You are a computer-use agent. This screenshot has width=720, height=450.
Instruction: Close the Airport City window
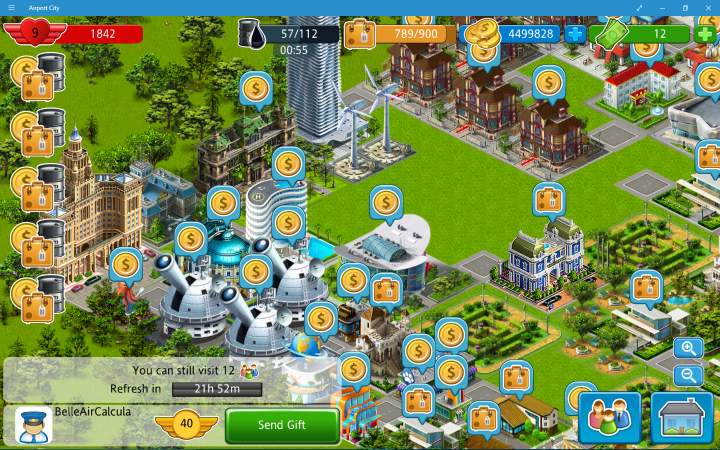[708, 7]
